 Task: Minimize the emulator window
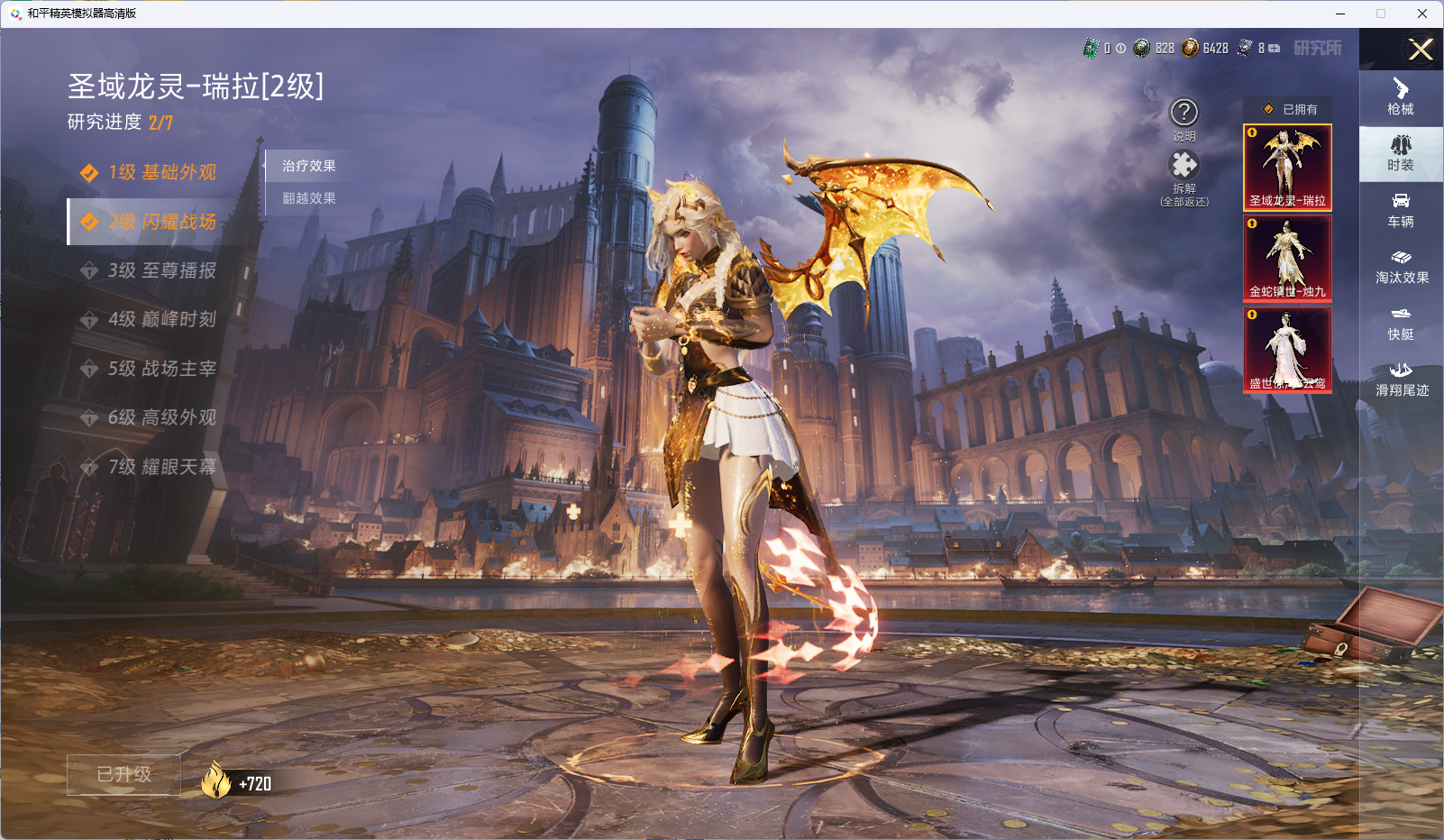tap(1340, 14)
